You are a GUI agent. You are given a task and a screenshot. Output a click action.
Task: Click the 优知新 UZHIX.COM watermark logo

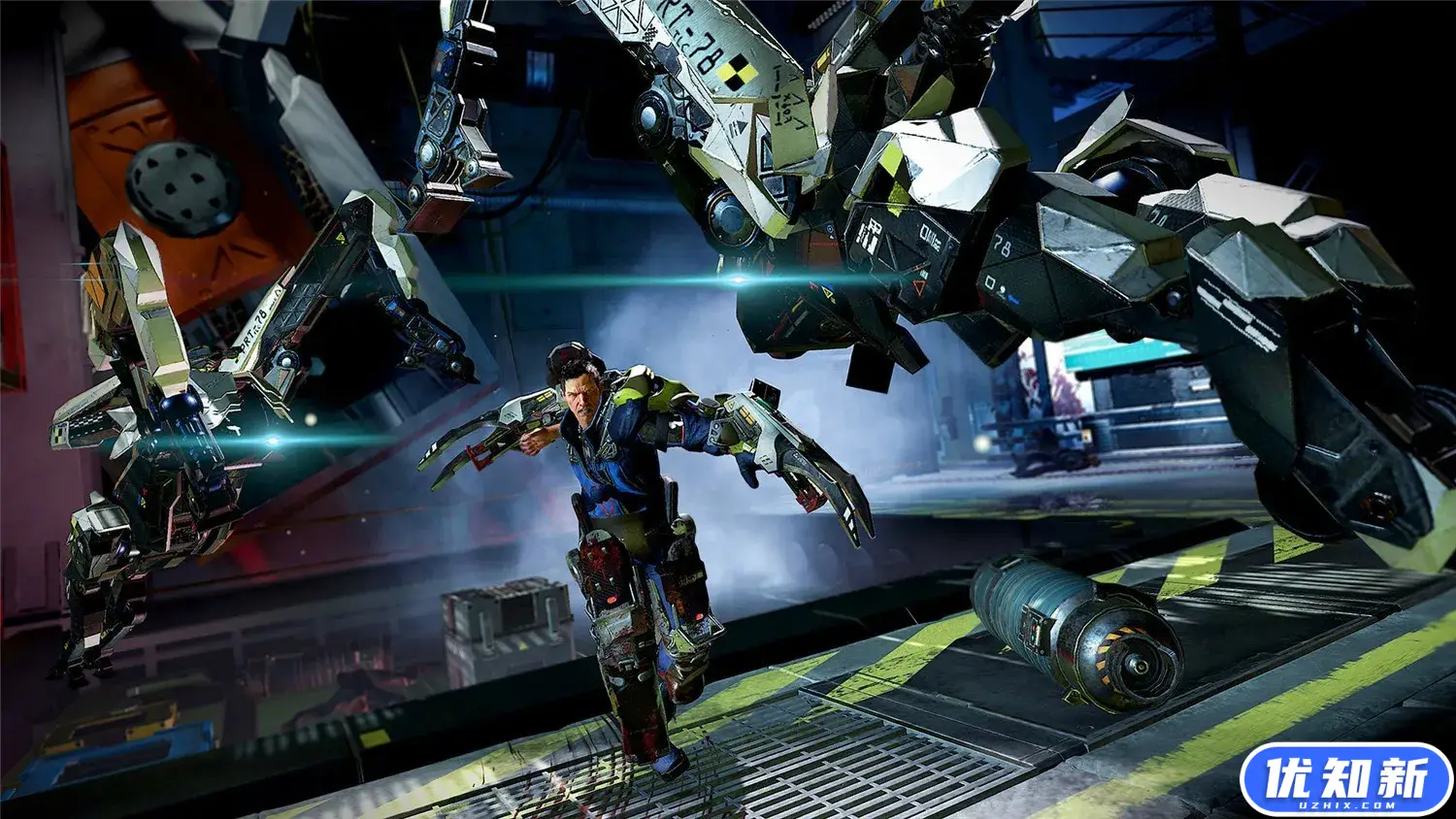1345,780
